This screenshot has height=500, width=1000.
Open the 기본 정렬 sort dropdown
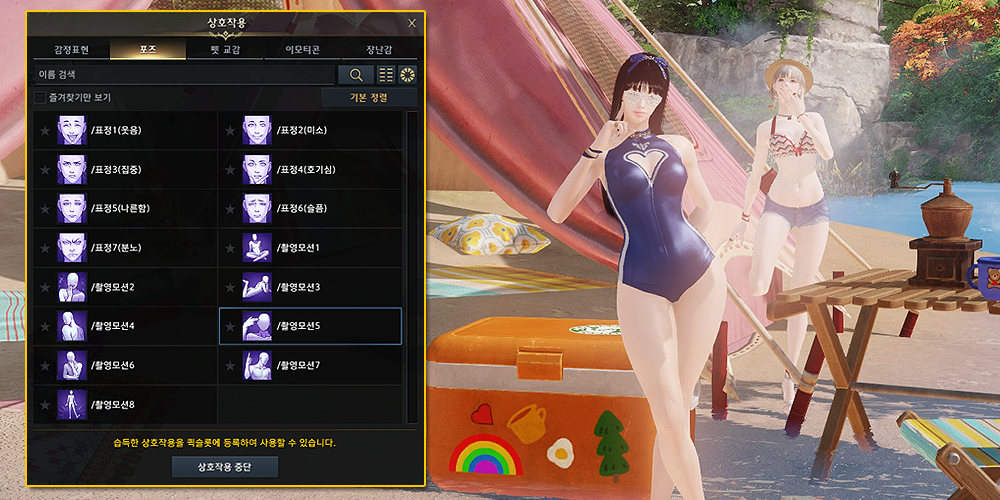[x=369, y=98]
